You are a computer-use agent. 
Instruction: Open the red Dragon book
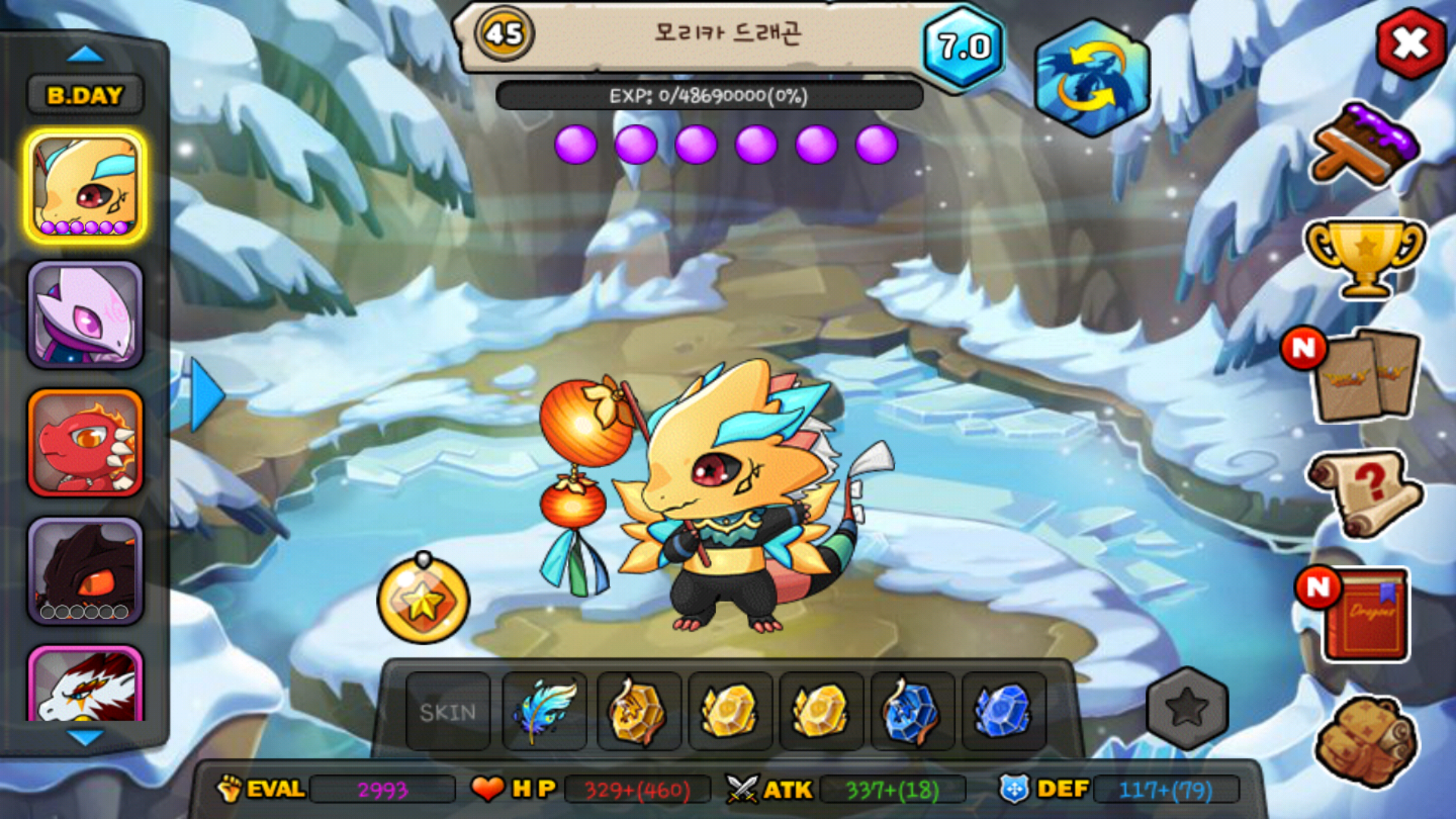coord(1365,616)
